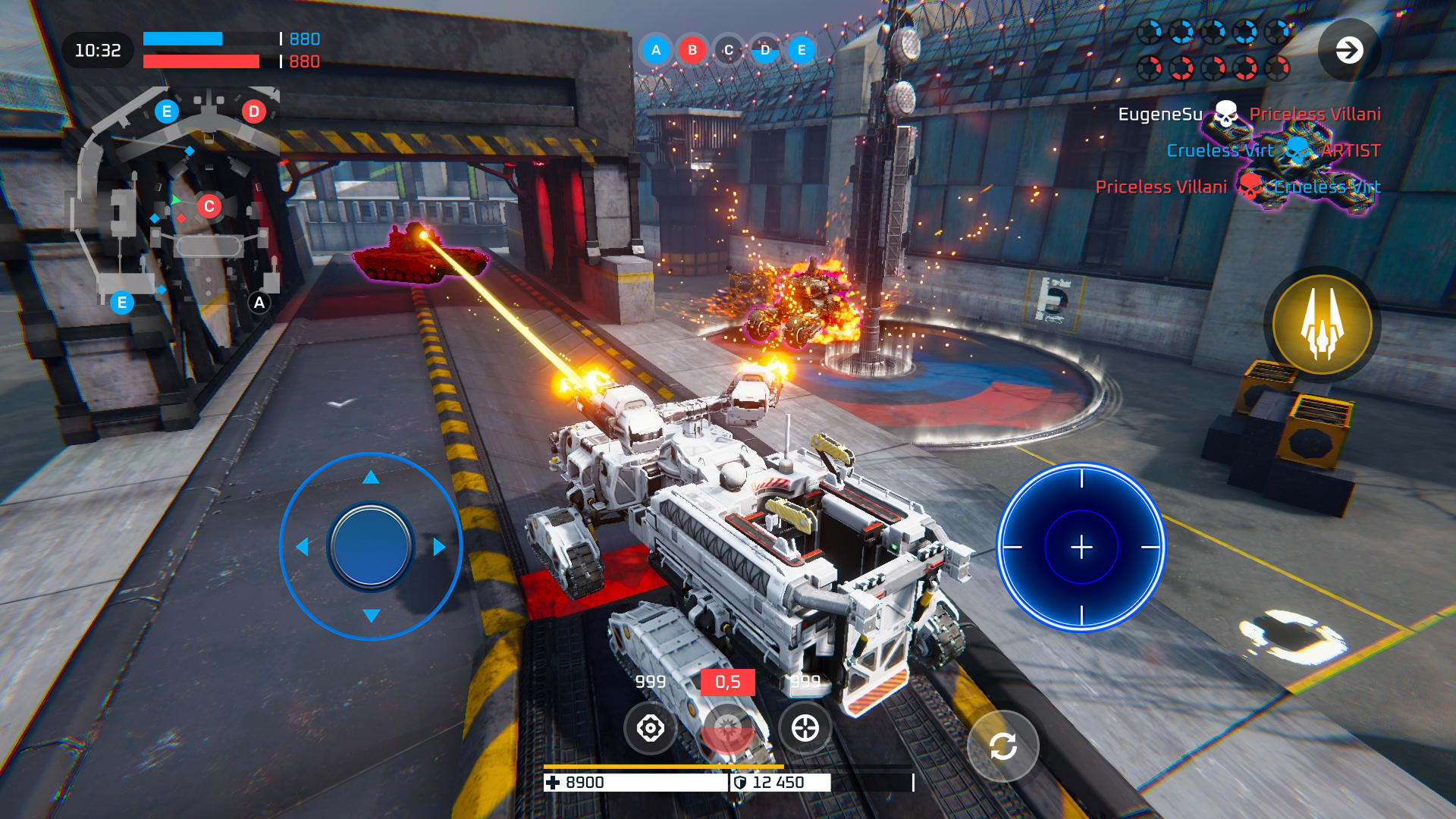Screen dimensions: 1456x819
Task: Tap the white exit arrow icon top right
Action: coord(1349,51)
